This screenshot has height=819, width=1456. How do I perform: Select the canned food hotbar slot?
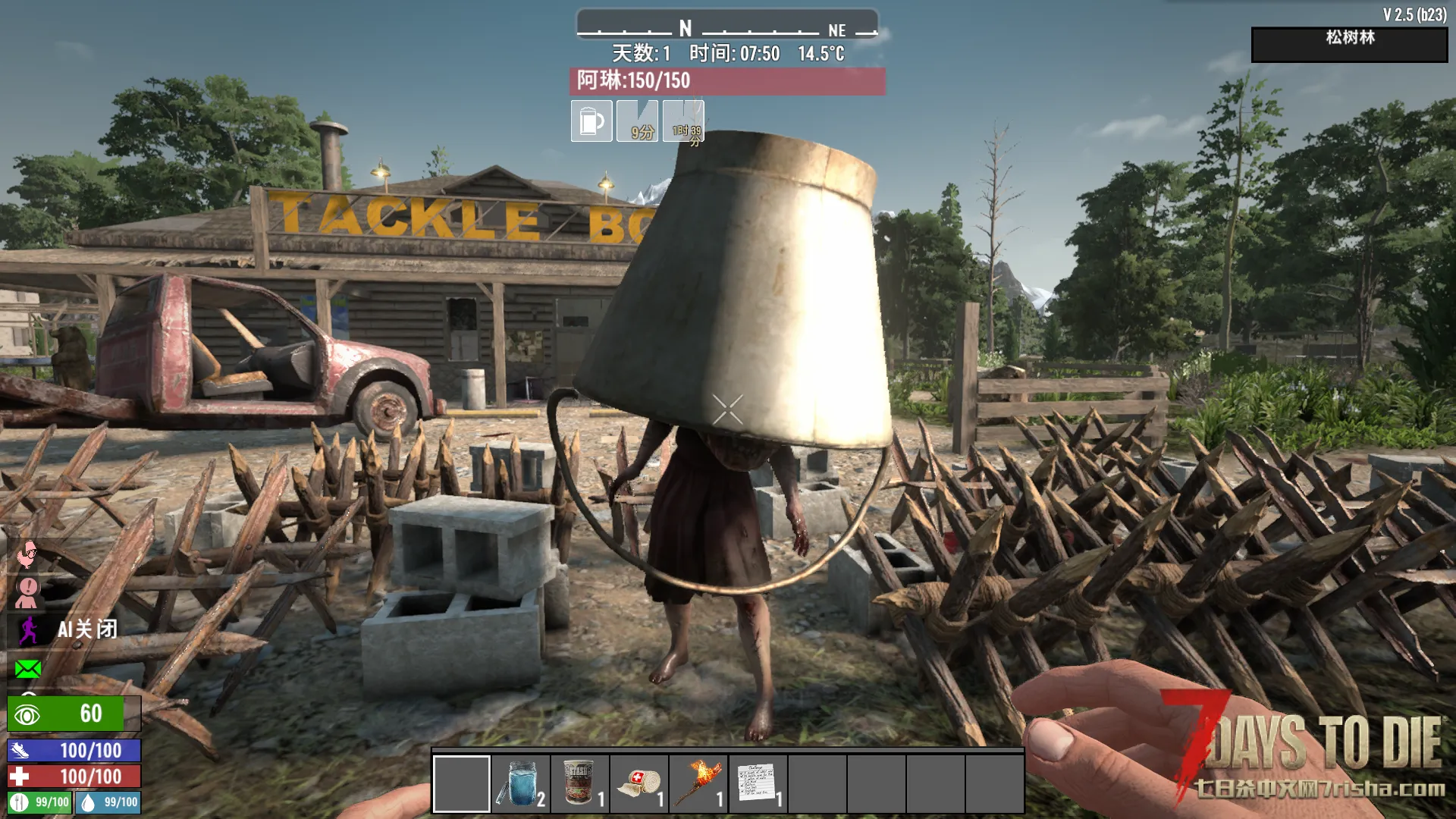[x=580, y=783]
